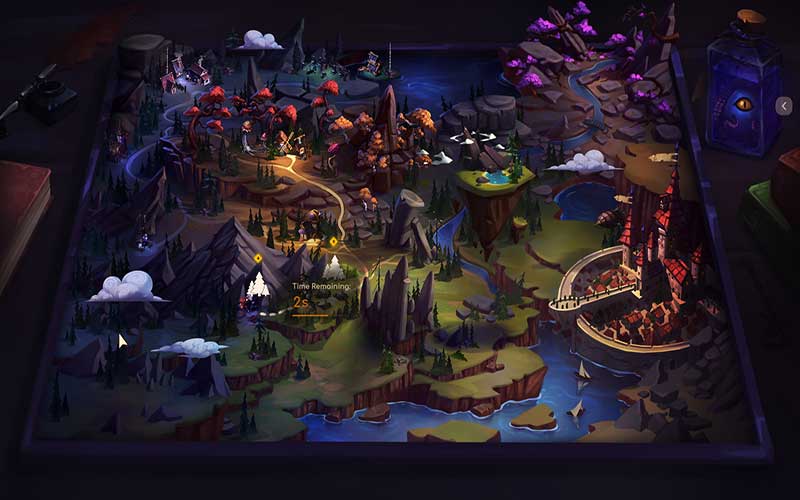The height and width of the screenshot is (500, 800).
Task: Click the left chevron arrow button
Action: [x=784, y=105]
